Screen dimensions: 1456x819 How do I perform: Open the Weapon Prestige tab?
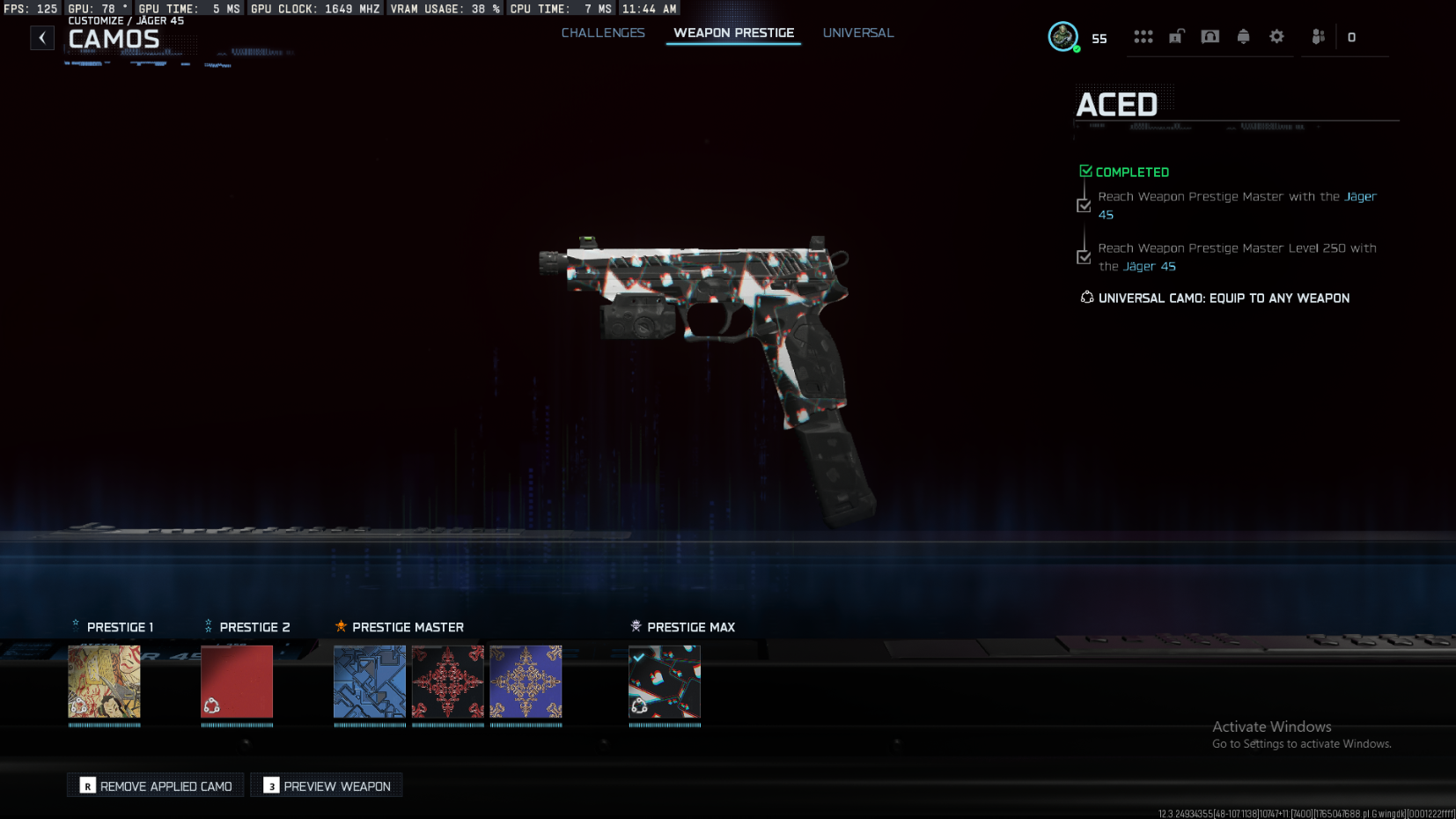[x=733, y=33]
